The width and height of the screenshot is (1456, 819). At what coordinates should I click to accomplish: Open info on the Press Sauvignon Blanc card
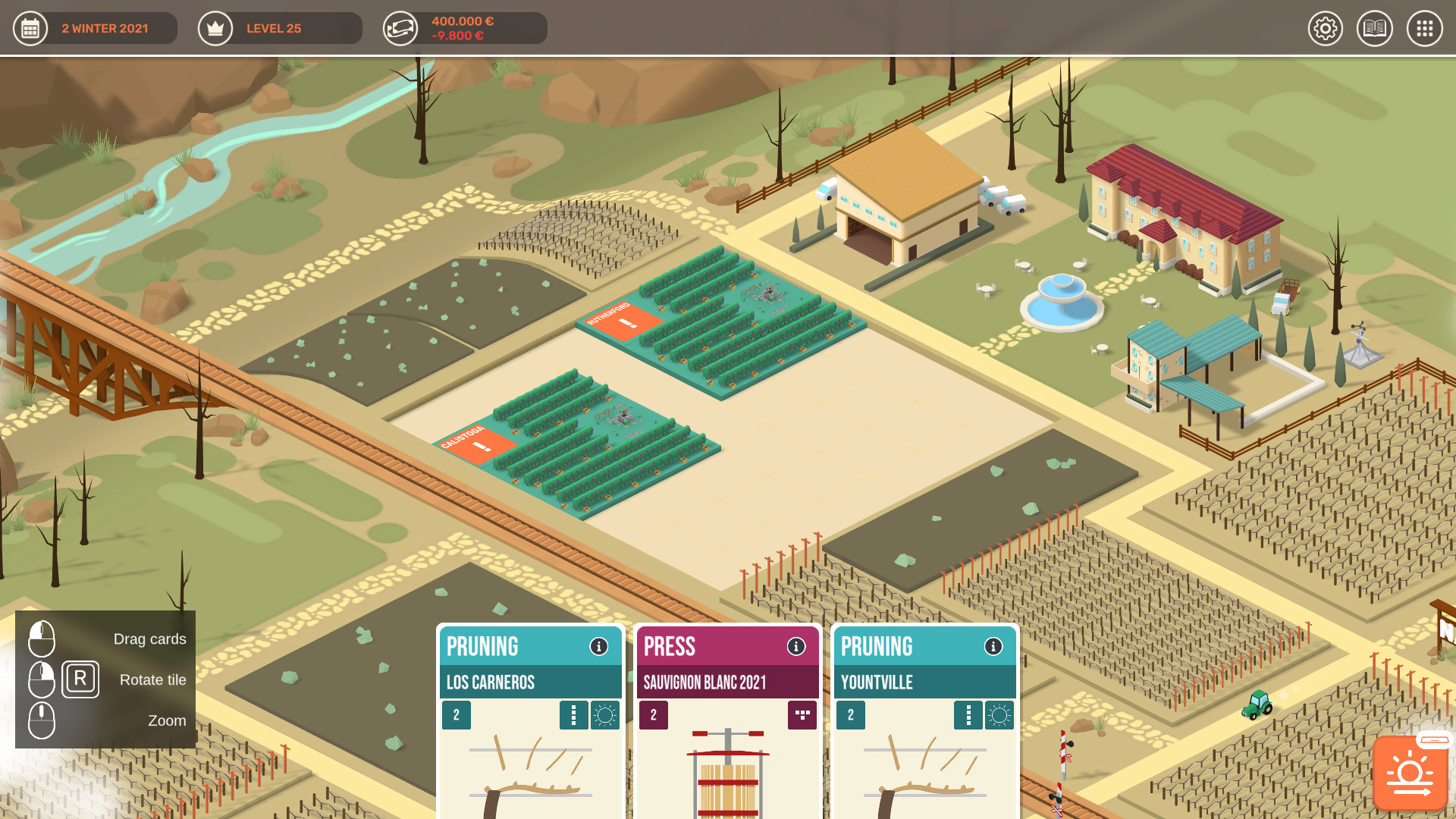pos(795,647)
